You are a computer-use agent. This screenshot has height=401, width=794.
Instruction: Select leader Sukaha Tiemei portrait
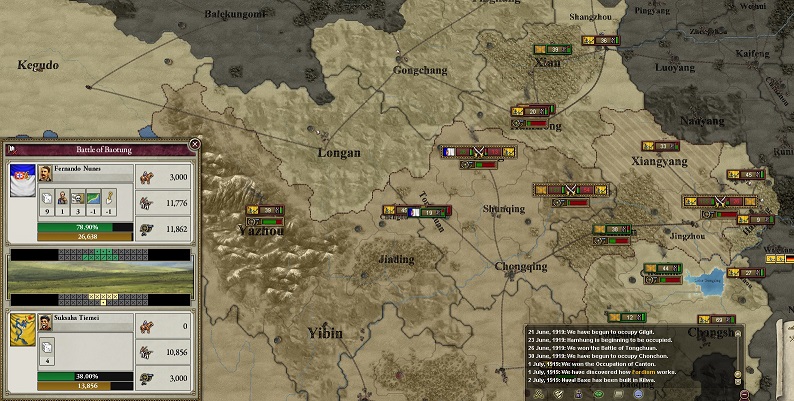pyautogui.click(x=45, y=324)
